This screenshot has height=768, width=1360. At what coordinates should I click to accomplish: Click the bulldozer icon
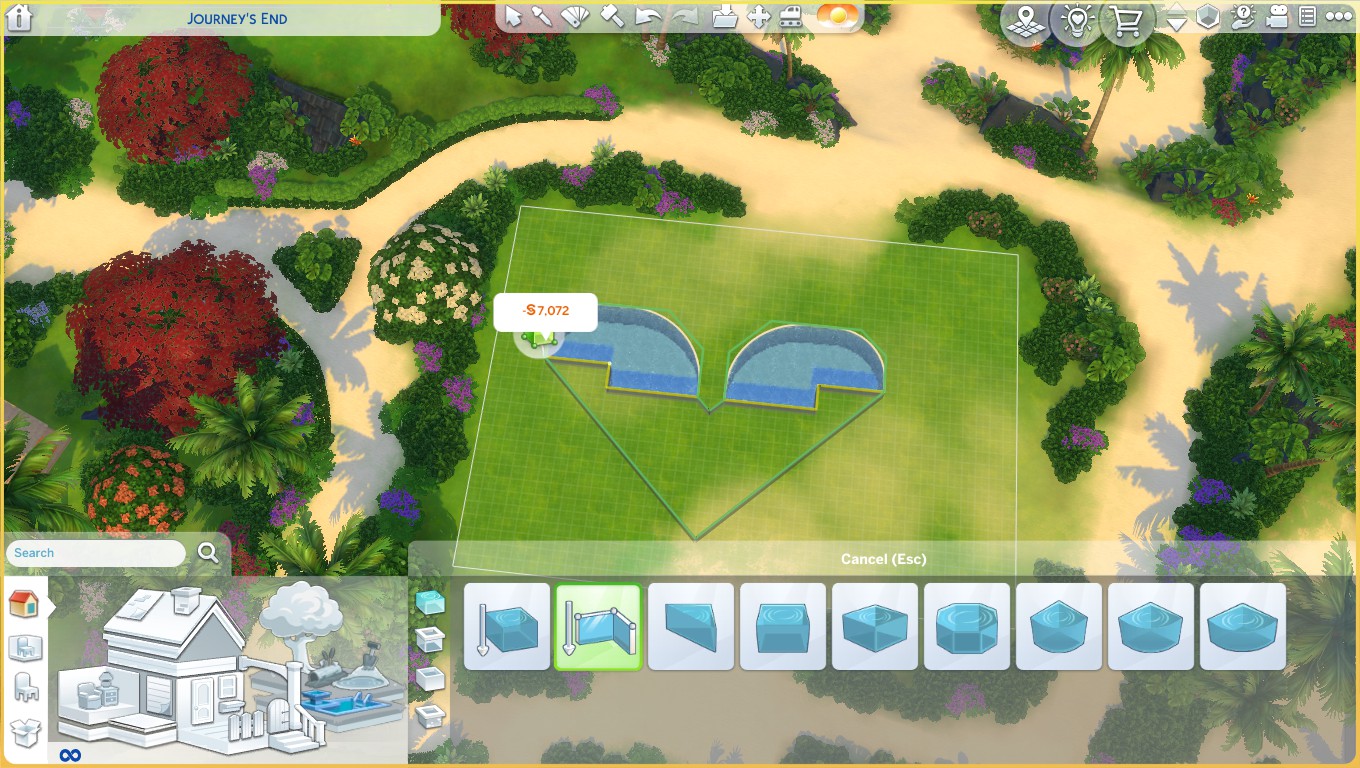click(792, 17)
